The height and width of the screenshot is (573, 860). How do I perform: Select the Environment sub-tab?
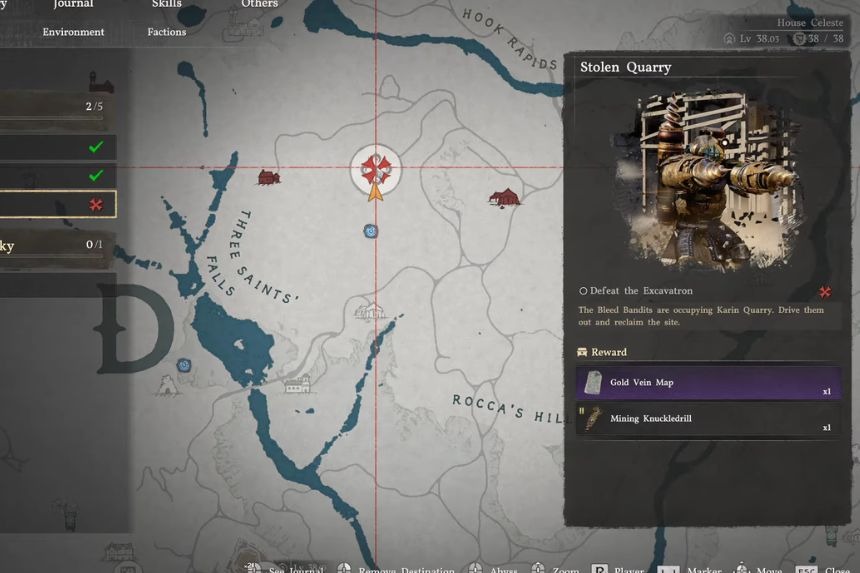73,32
